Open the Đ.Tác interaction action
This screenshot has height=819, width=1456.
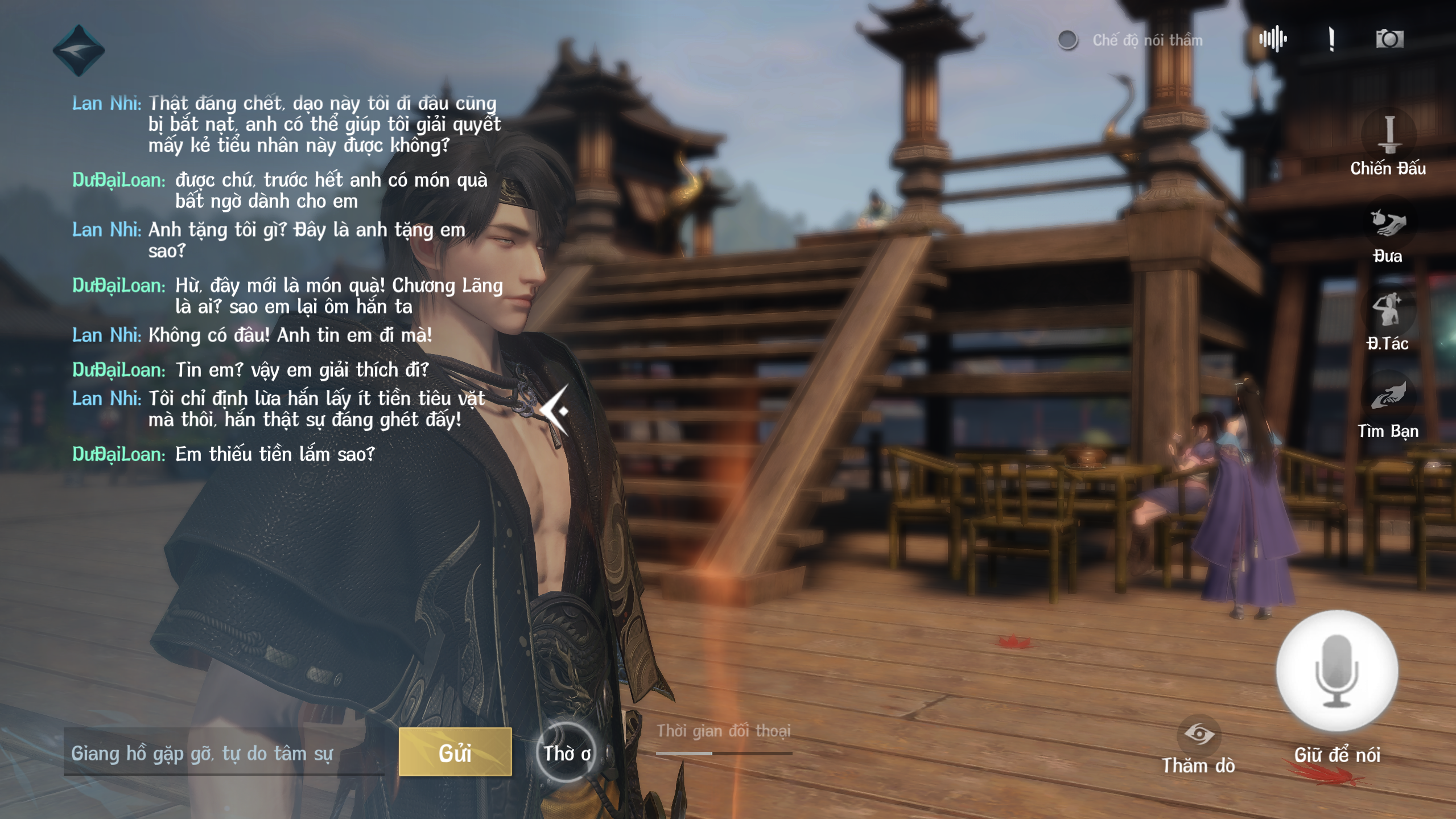(x=1387, y=312)
